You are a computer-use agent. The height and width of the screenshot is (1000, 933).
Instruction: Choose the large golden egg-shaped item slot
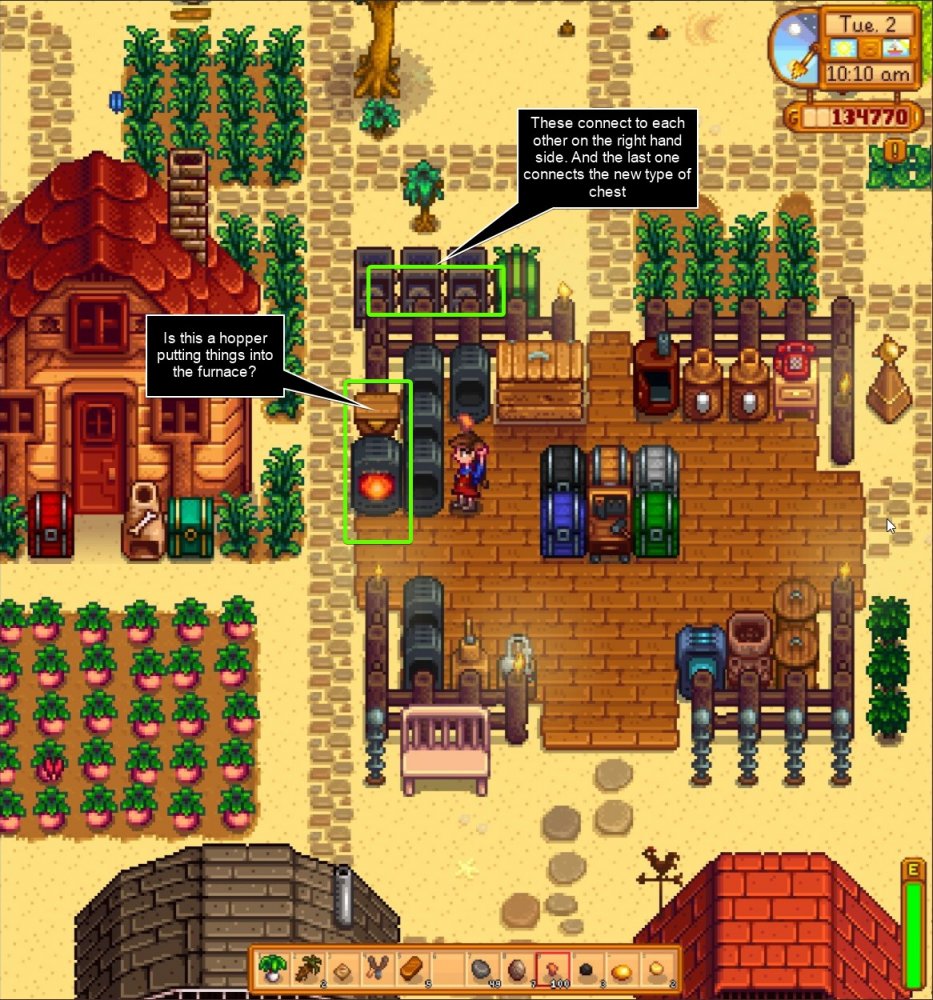623,969
